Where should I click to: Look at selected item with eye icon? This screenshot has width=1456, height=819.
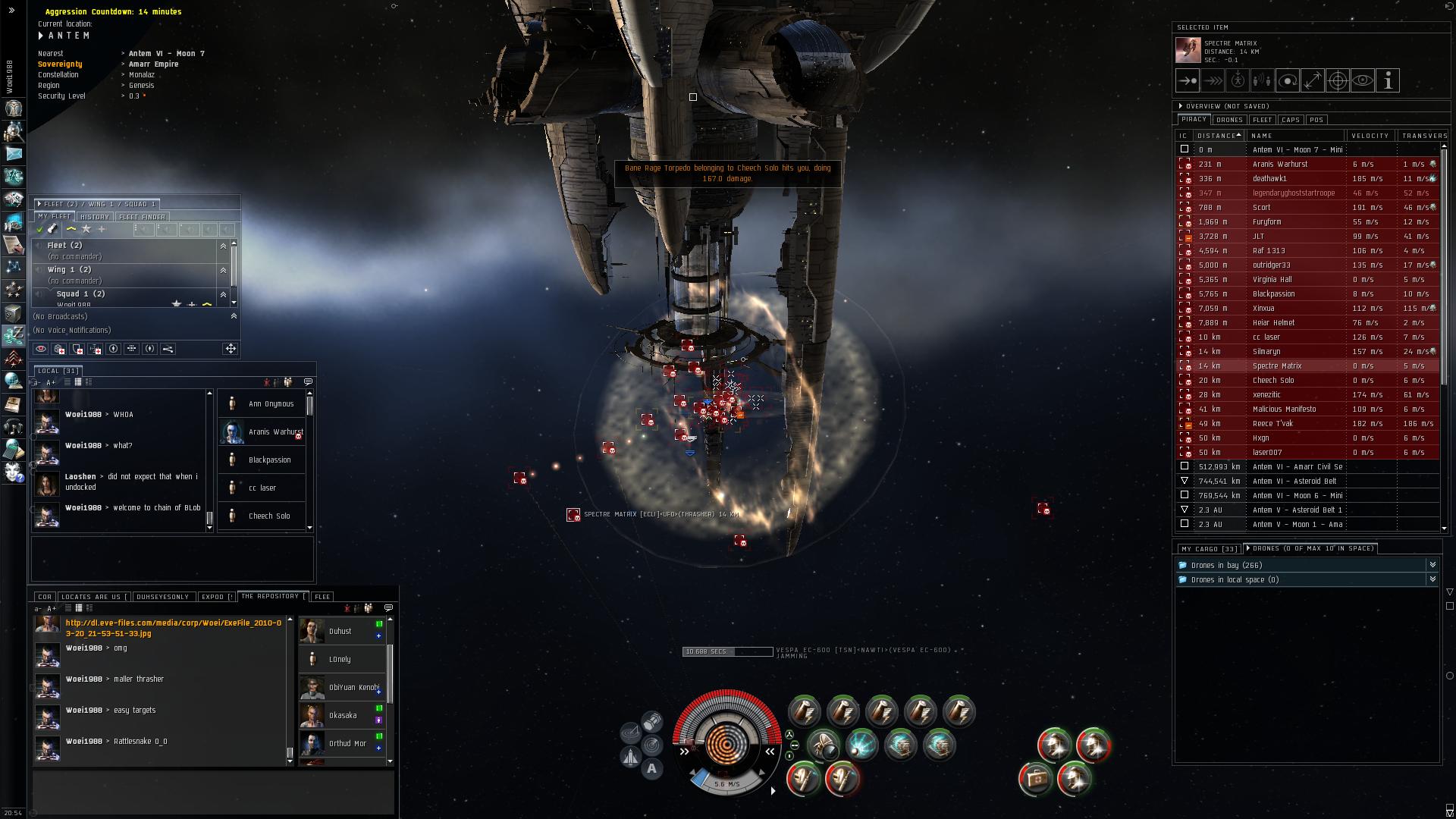(1363, 81)
